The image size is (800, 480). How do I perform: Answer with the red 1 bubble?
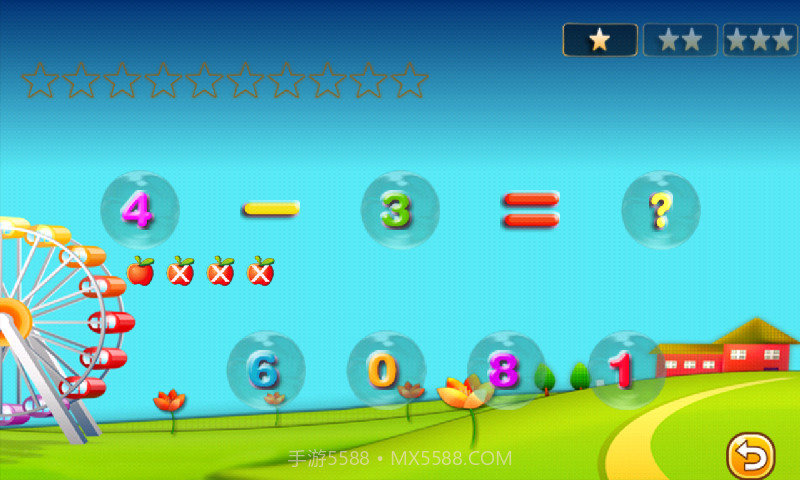click(625, 371)
